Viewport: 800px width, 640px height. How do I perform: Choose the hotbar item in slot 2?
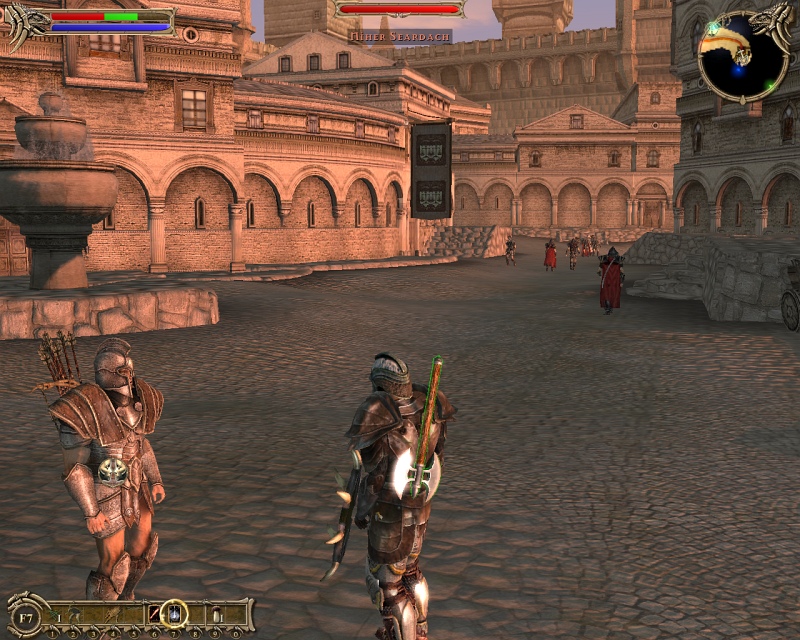74,612
